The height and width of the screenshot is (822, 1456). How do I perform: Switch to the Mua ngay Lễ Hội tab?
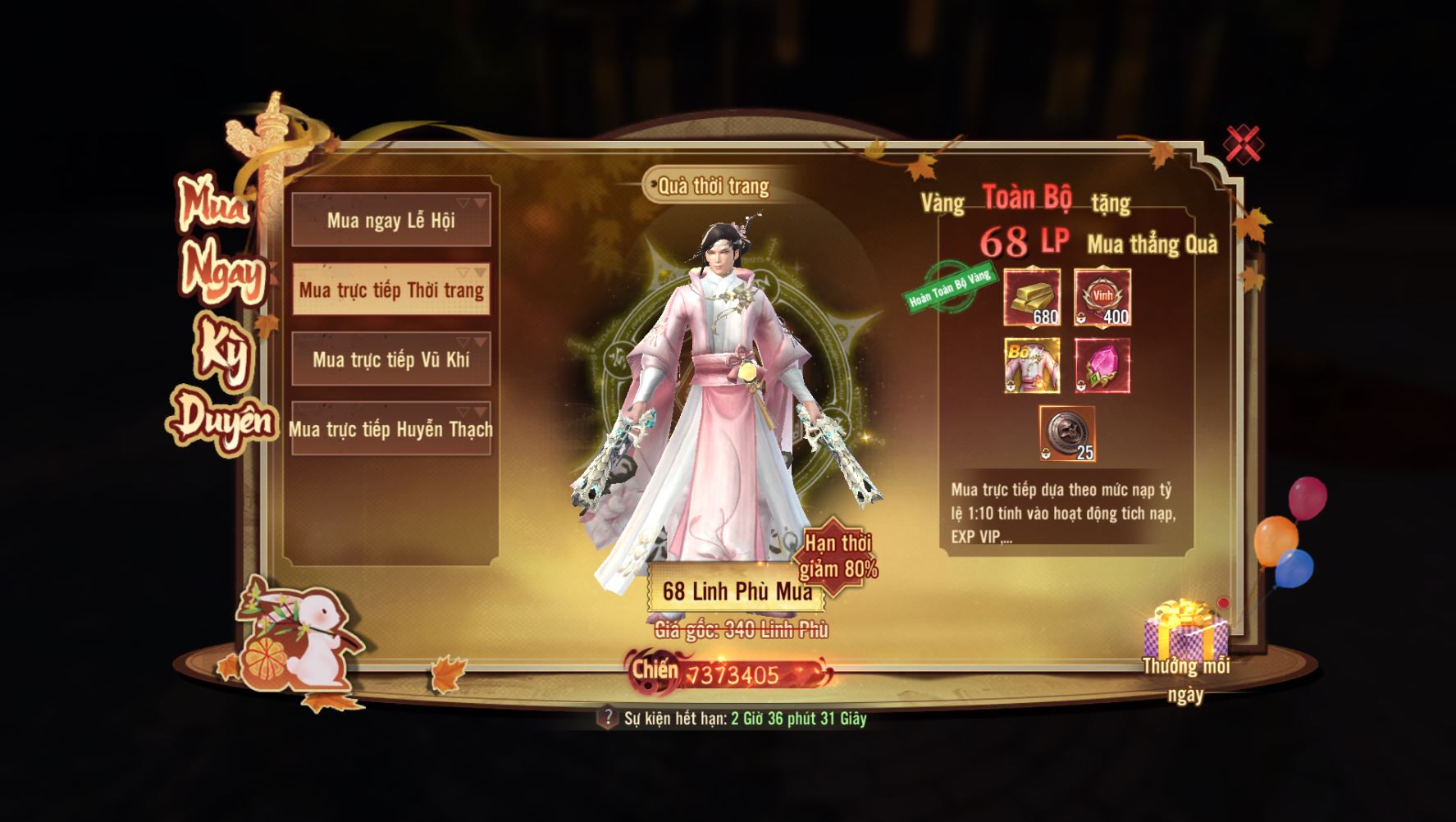coord(391,220)
